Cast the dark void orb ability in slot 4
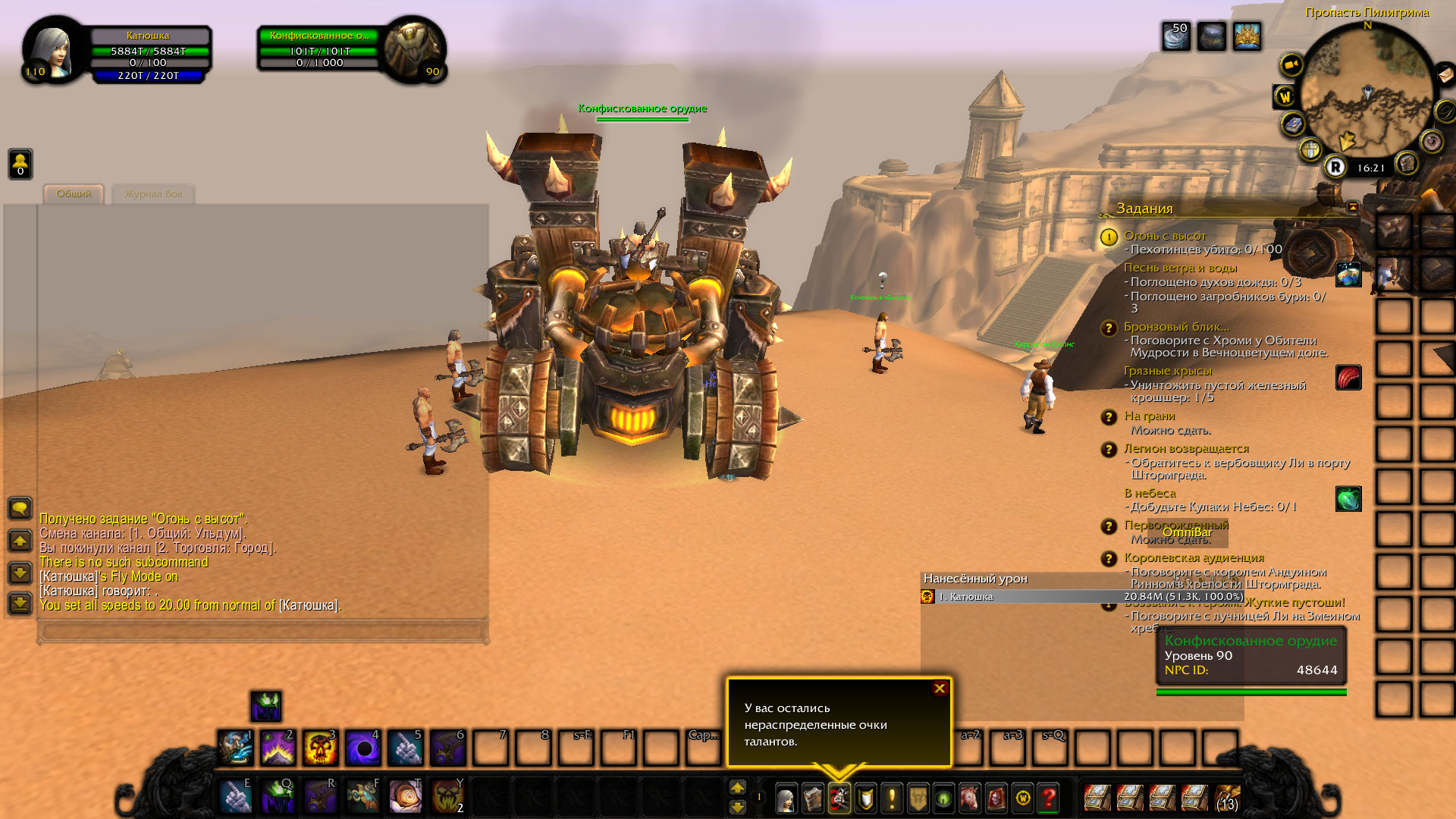The image size is (1456, 819). point(362,748)
